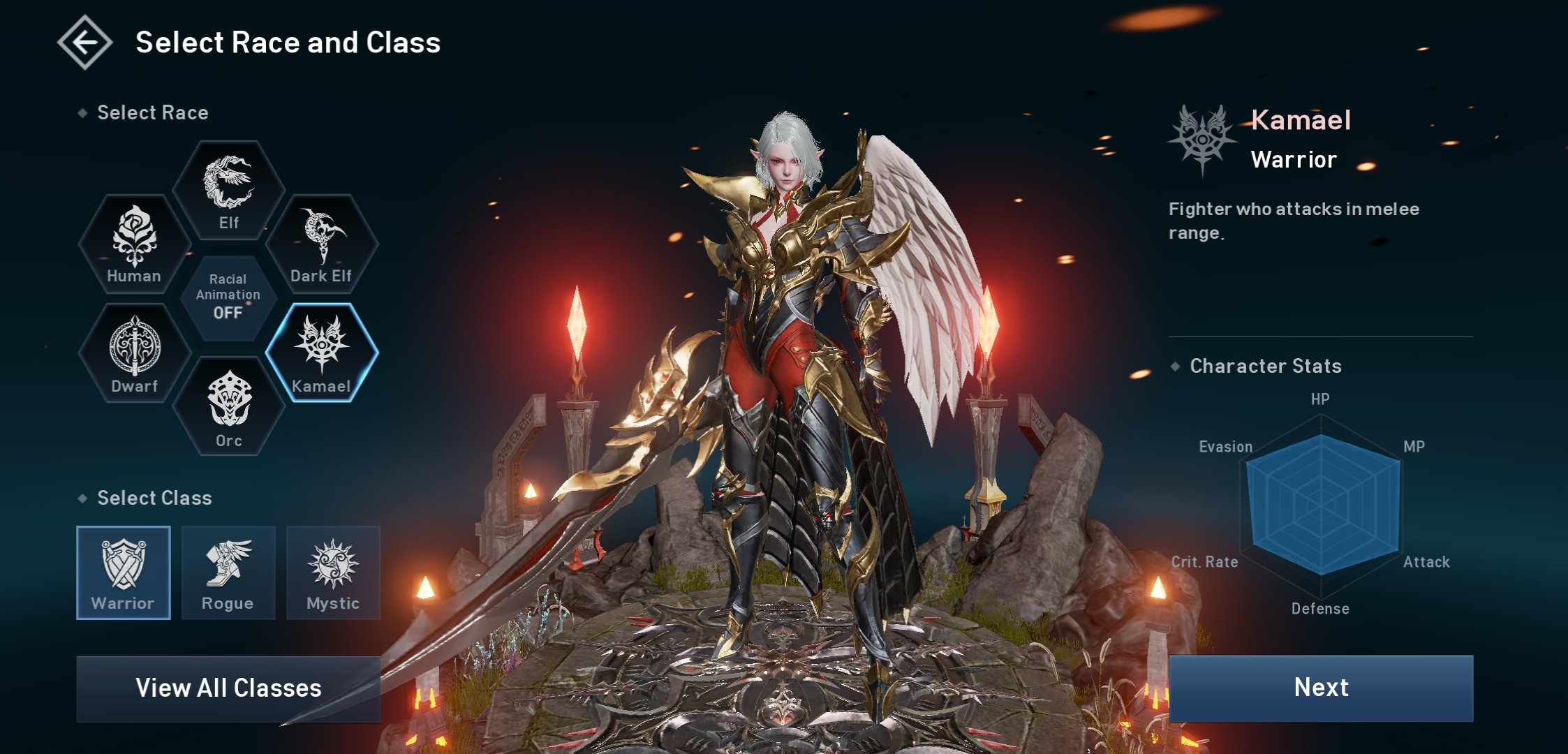Choose the Rogue class

pos(228,572)
